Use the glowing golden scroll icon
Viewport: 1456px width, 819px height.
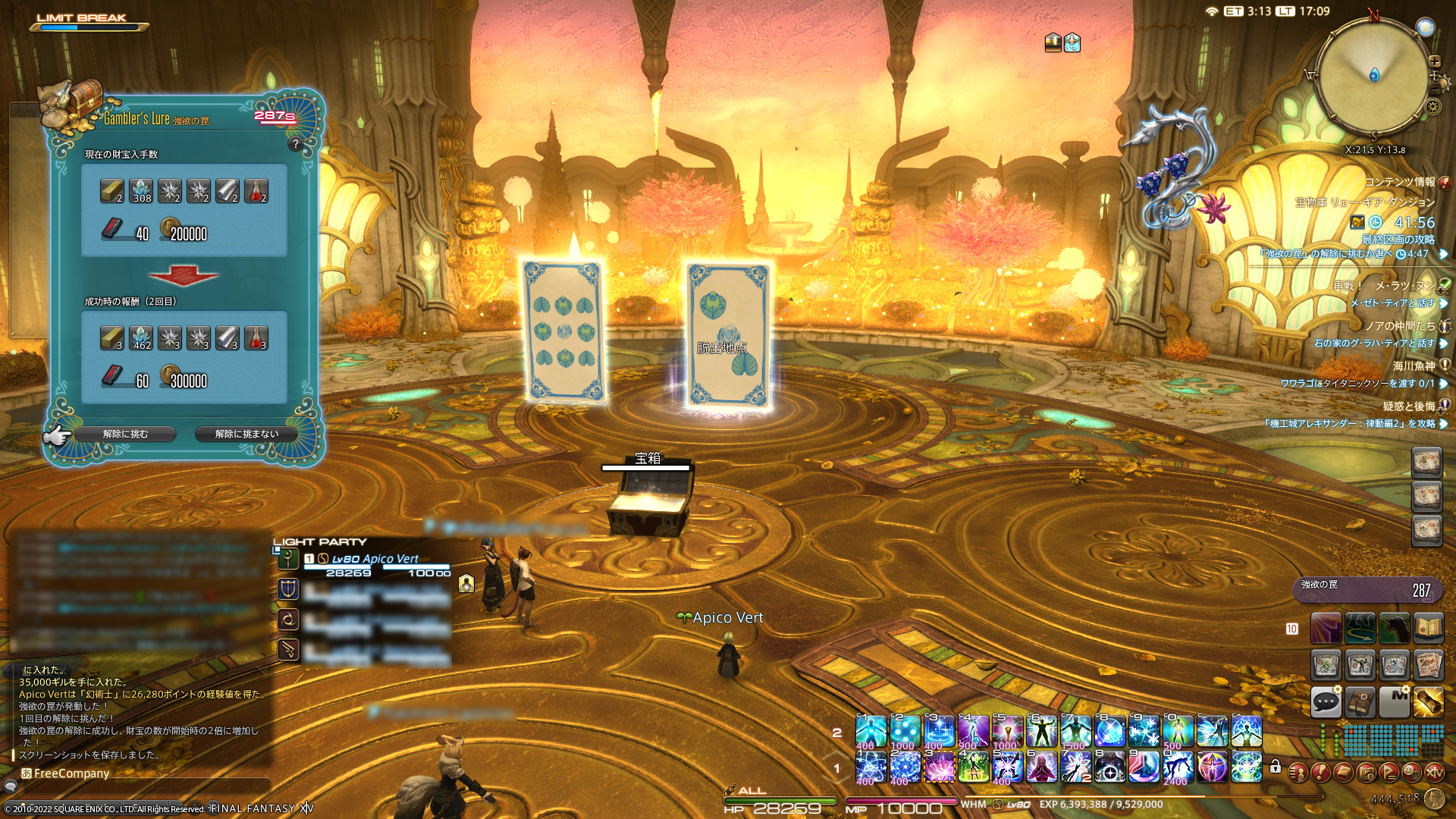(1428, 701)
